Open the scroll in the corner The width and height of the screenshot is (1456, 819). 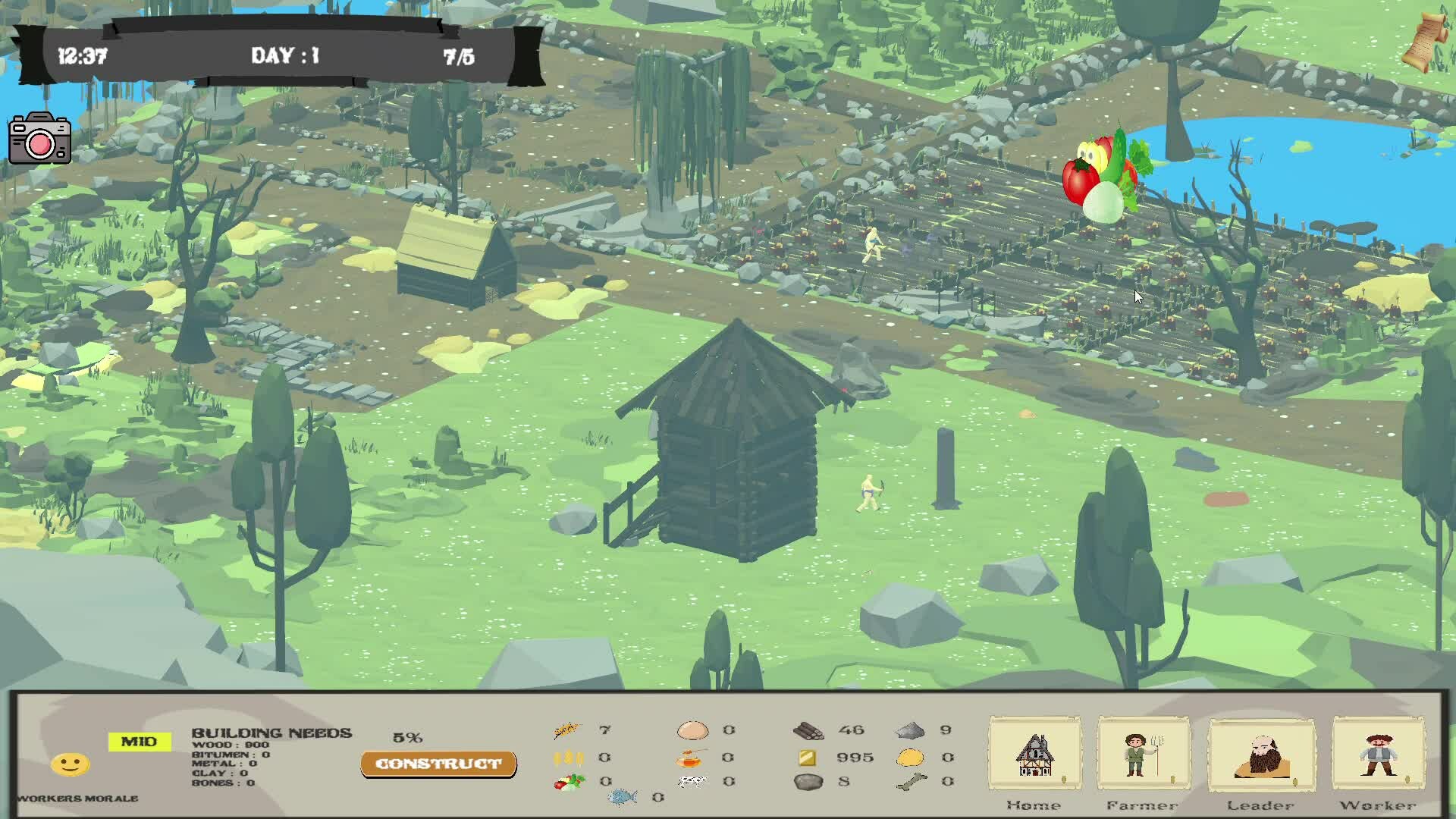pyautogui.click(x=1425, y=42)
